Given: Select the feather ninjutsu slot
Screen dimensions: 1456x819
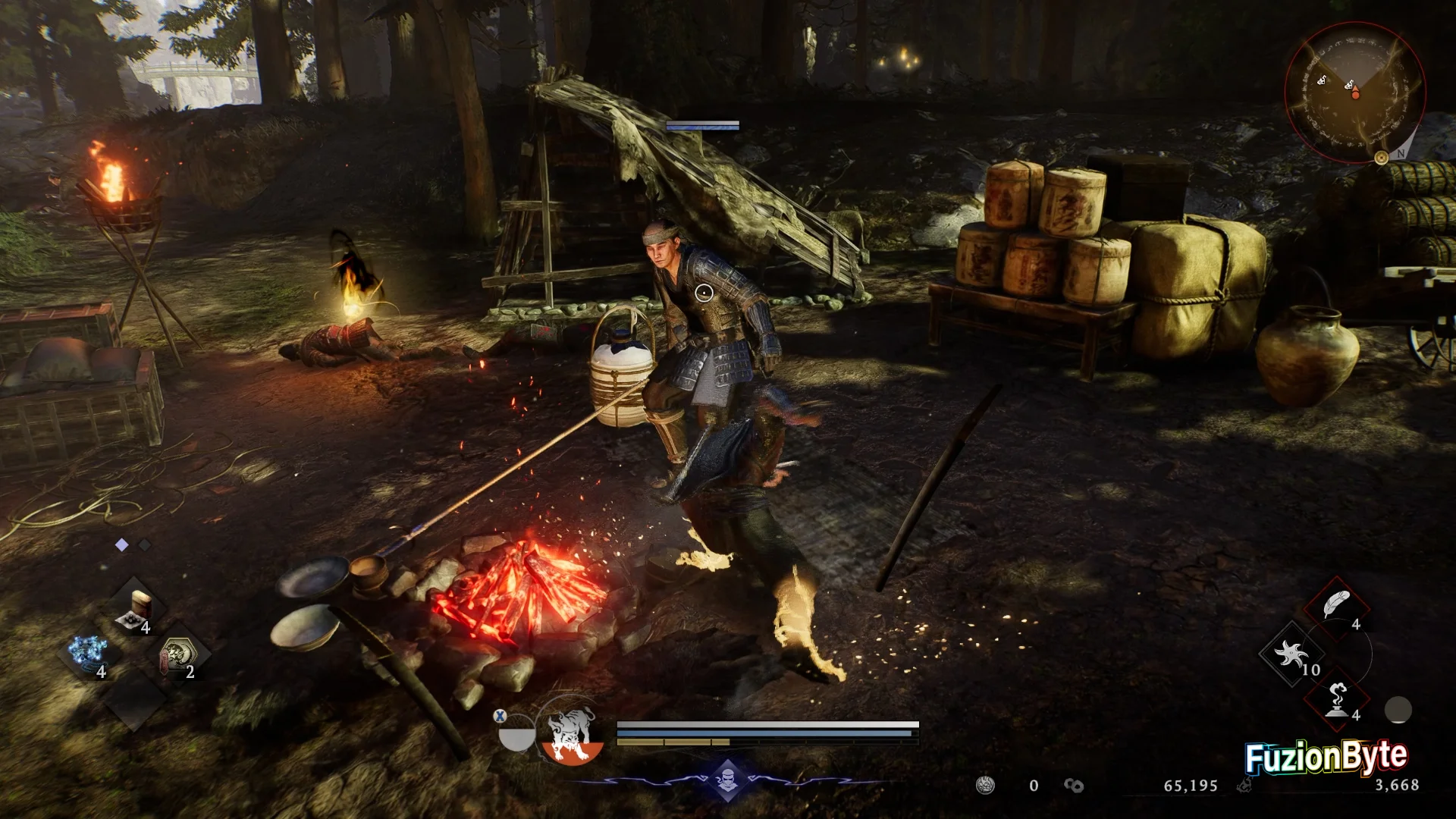Looking at the screenshot, I should coord(1335,607).
